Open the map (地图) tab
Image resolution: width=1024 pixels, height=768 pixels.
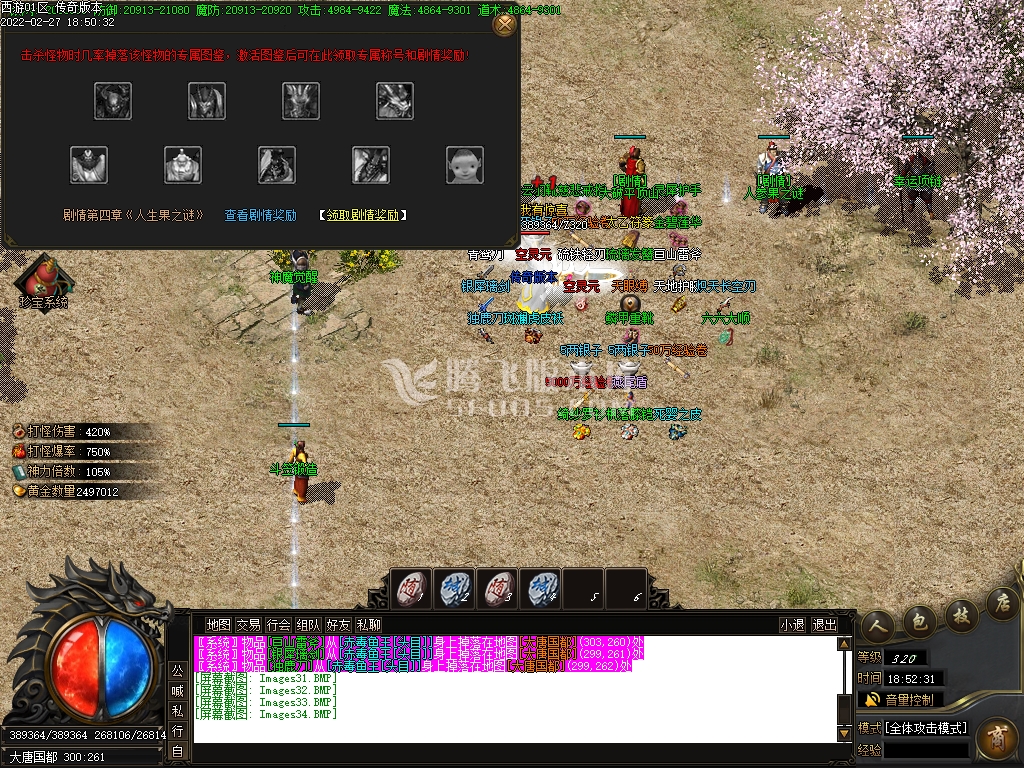point(218,625)
